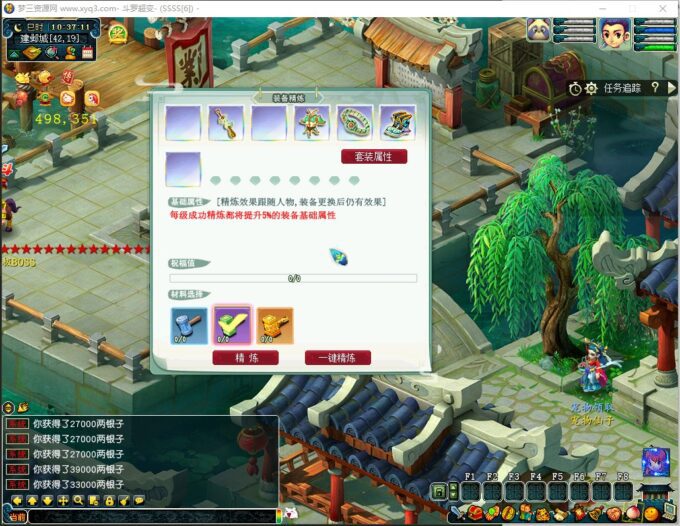Choose the checked purple refining material
The width and height of the screenshot is (680, 526).
point(232,325)
